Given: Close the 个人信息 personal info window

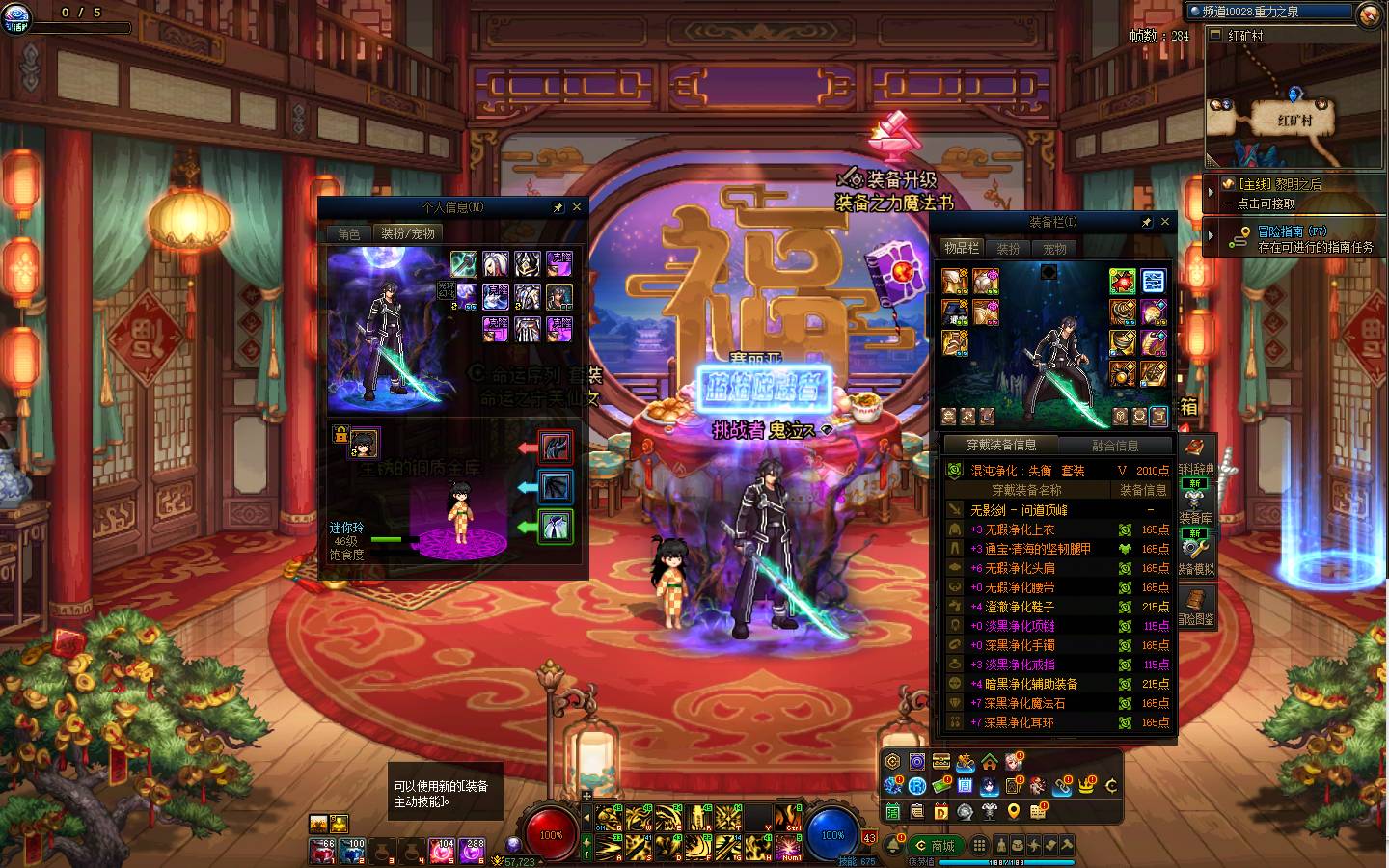Looking at the screenshot, I should (577, 207).
